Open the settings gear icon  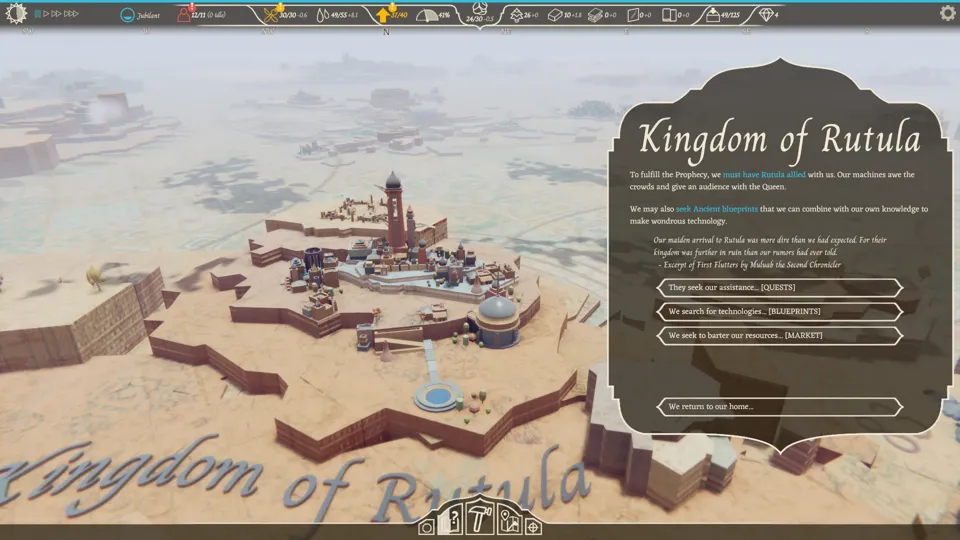tap(947, 14)
